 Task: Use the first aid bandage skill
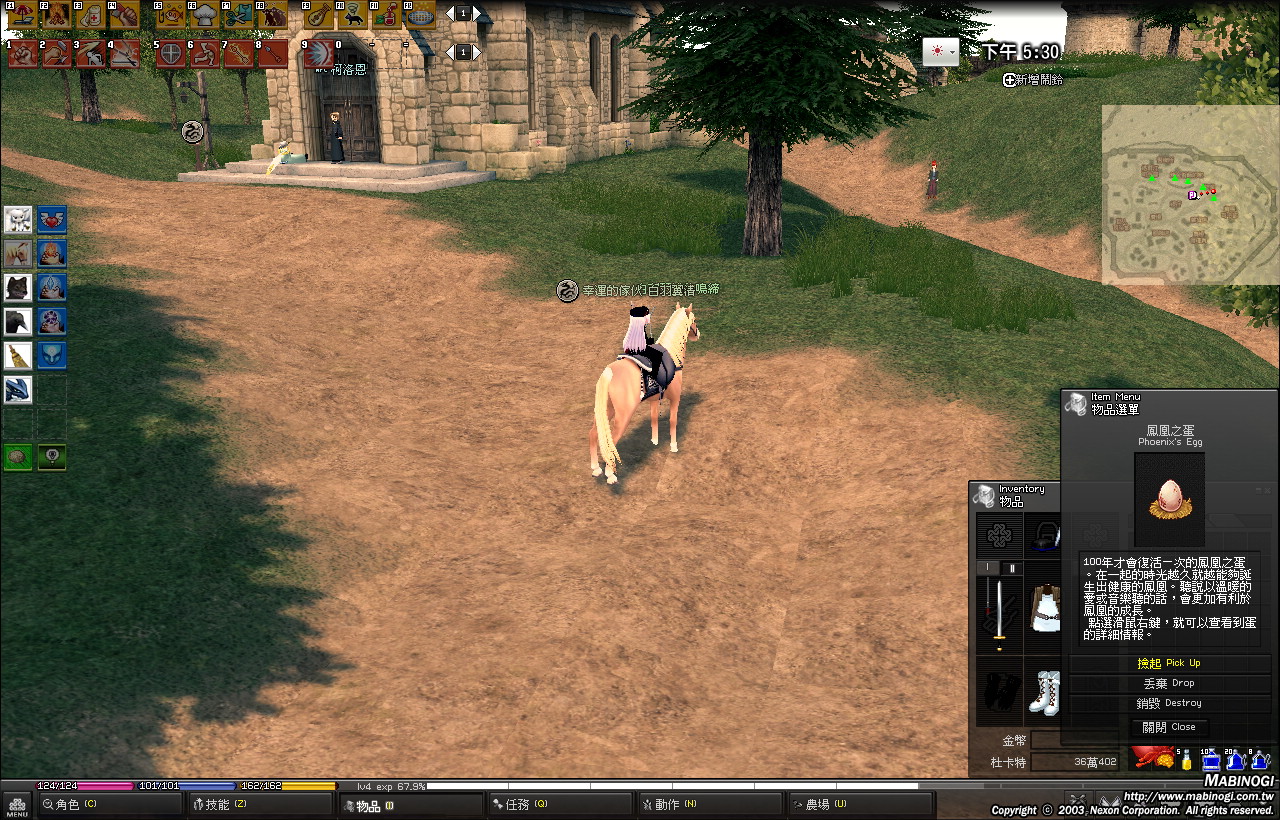[90, 15]
